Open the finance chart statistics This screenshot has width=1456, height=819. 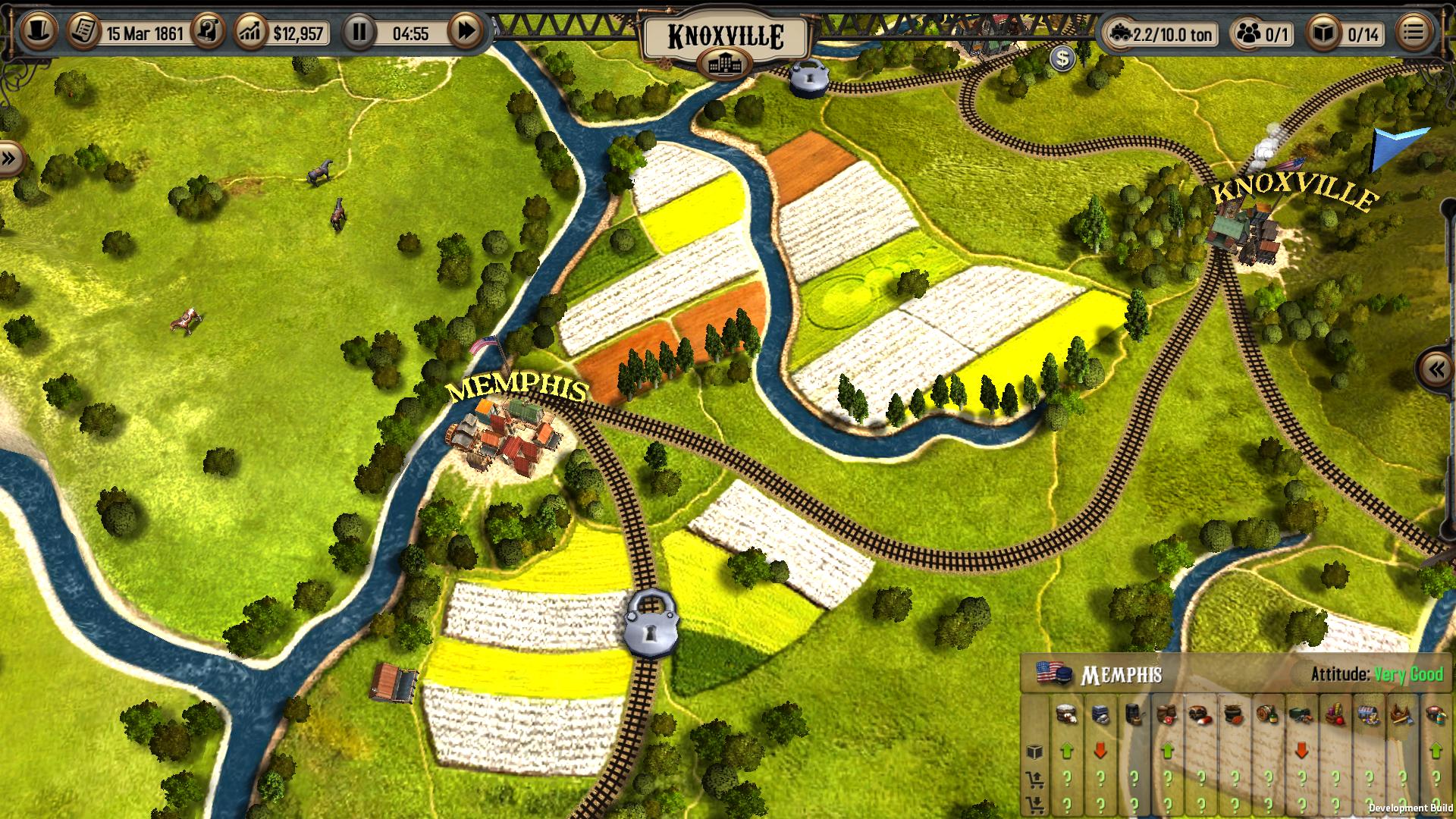click(x=251, y=32)
